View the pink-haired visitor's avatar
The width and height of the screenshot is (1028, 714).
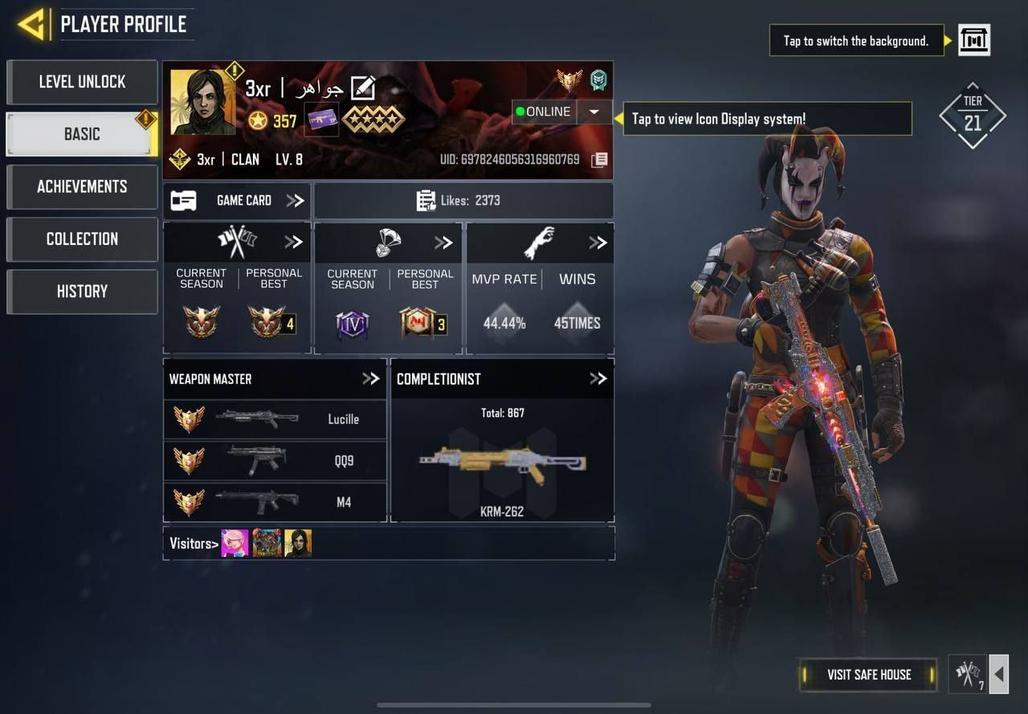235,543
